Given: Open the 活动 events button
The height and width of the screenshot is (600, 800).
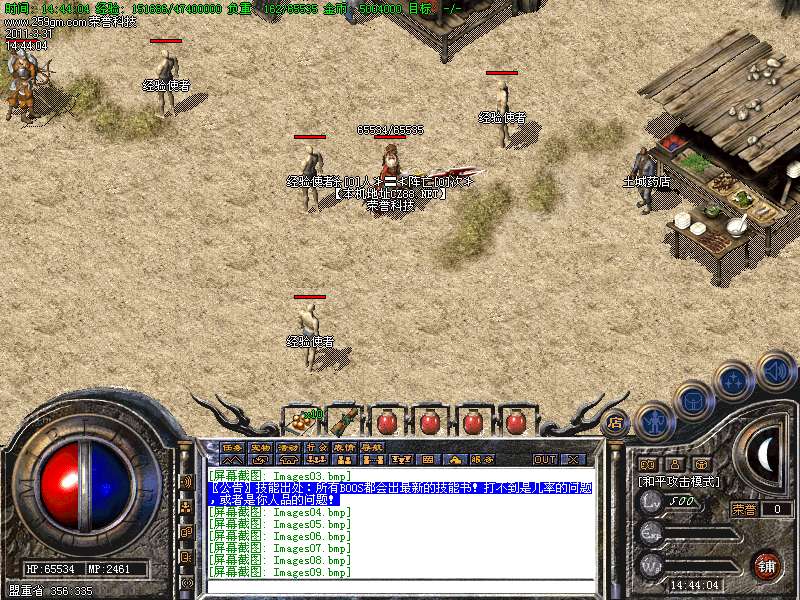Looking at the screenshot, I should pos(288,447).
